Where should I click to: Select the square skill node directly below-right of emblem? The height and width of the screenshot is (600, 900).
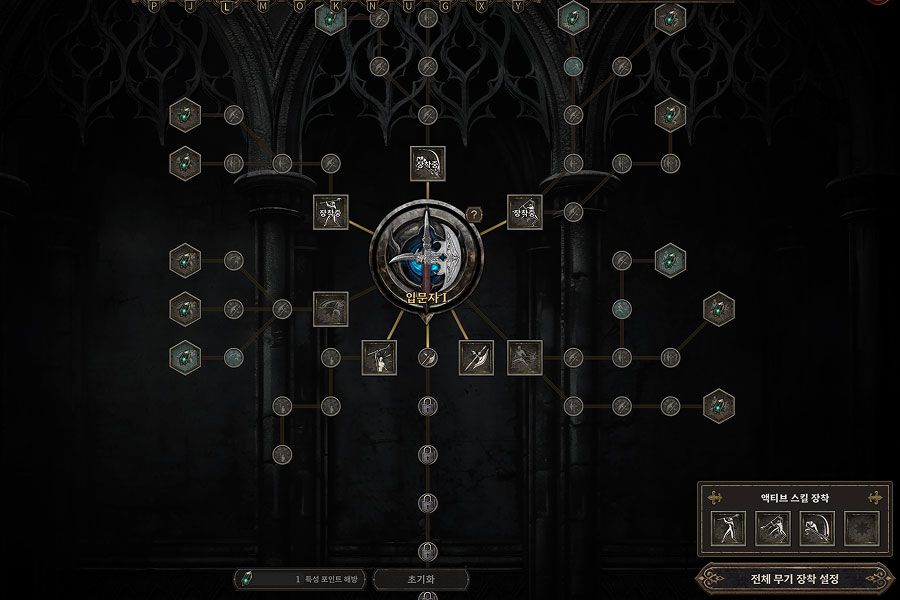click(x=476, y=357)
